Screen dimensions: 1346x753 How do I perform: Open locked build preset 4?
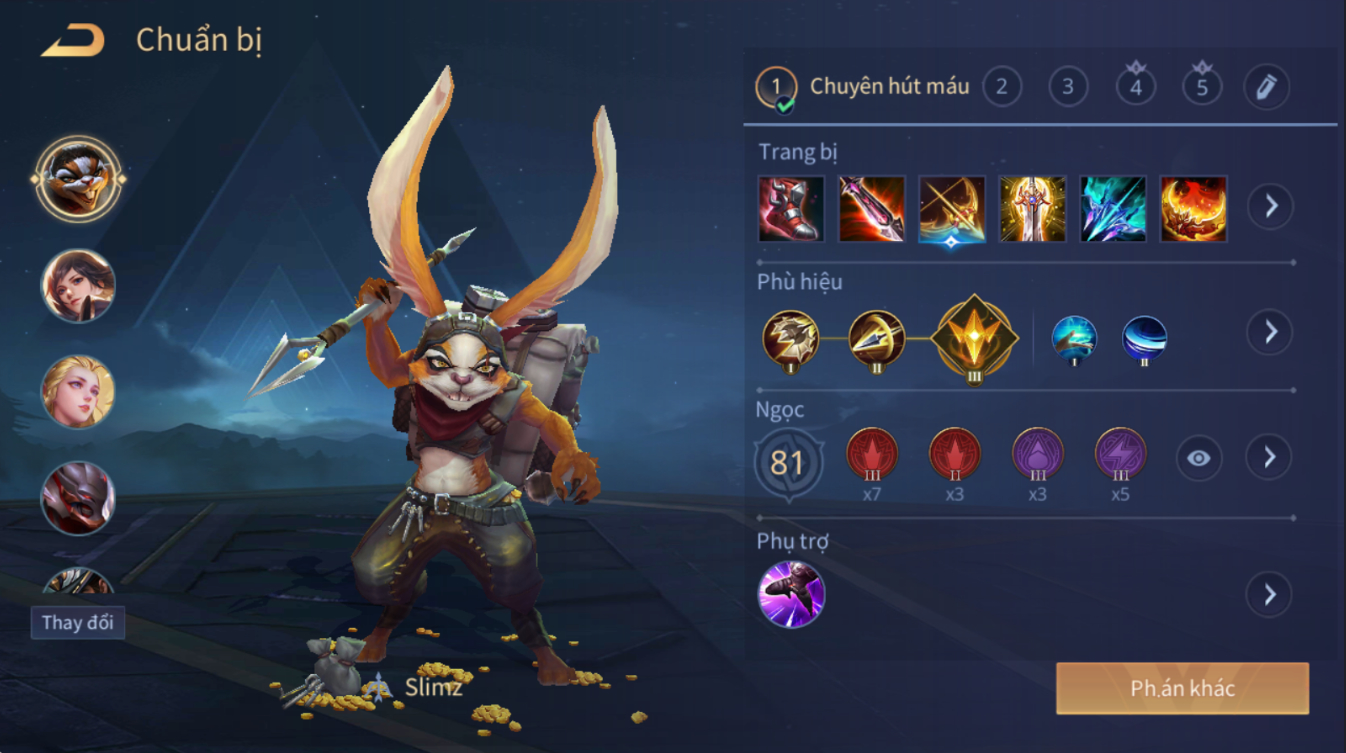[x=1135, y=87]
